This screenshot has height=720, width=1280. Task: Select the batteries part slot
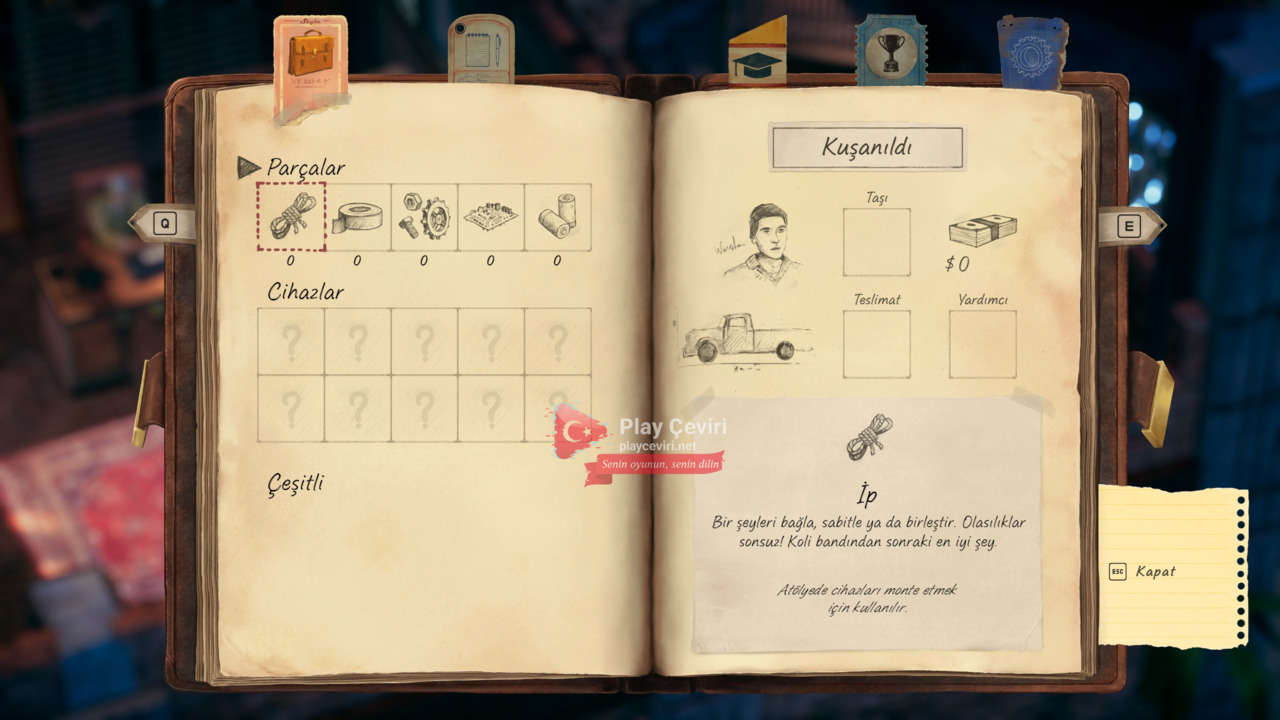pyautogui.click(x=557, y=217)
